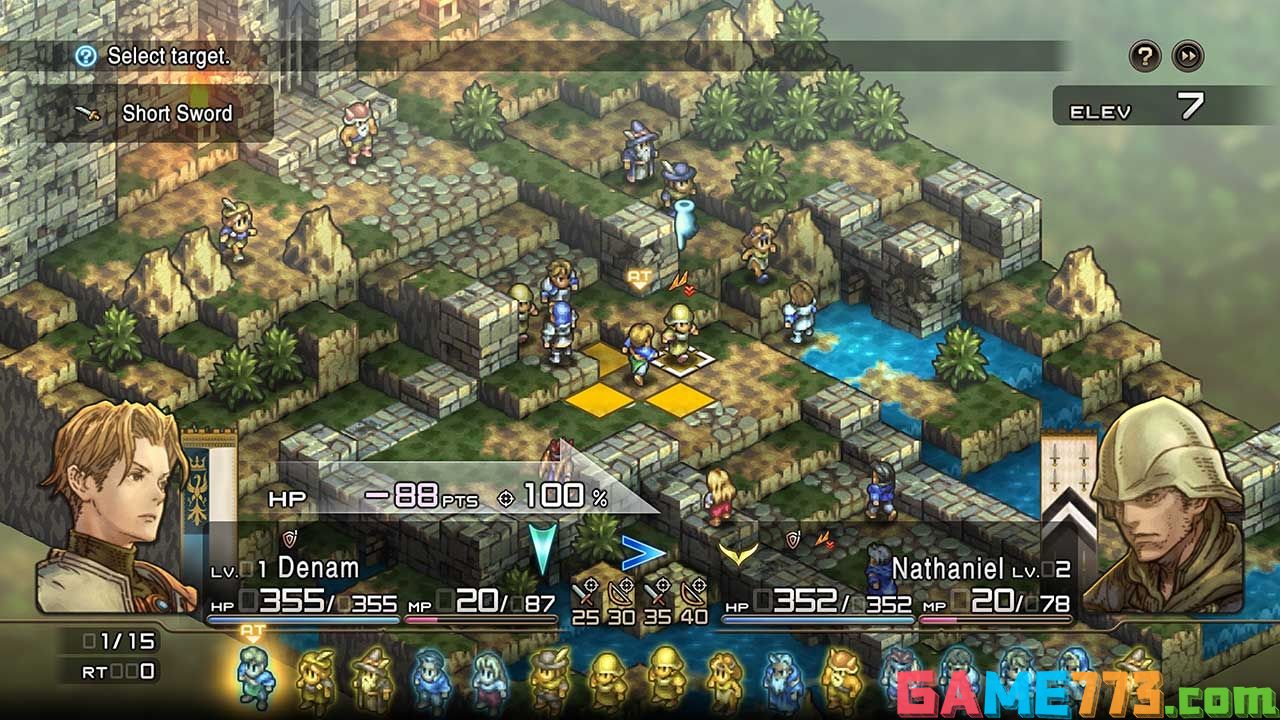1280x720 pixels.
Task: Toggle the fast-forward button
Action: coord(1187,56)
